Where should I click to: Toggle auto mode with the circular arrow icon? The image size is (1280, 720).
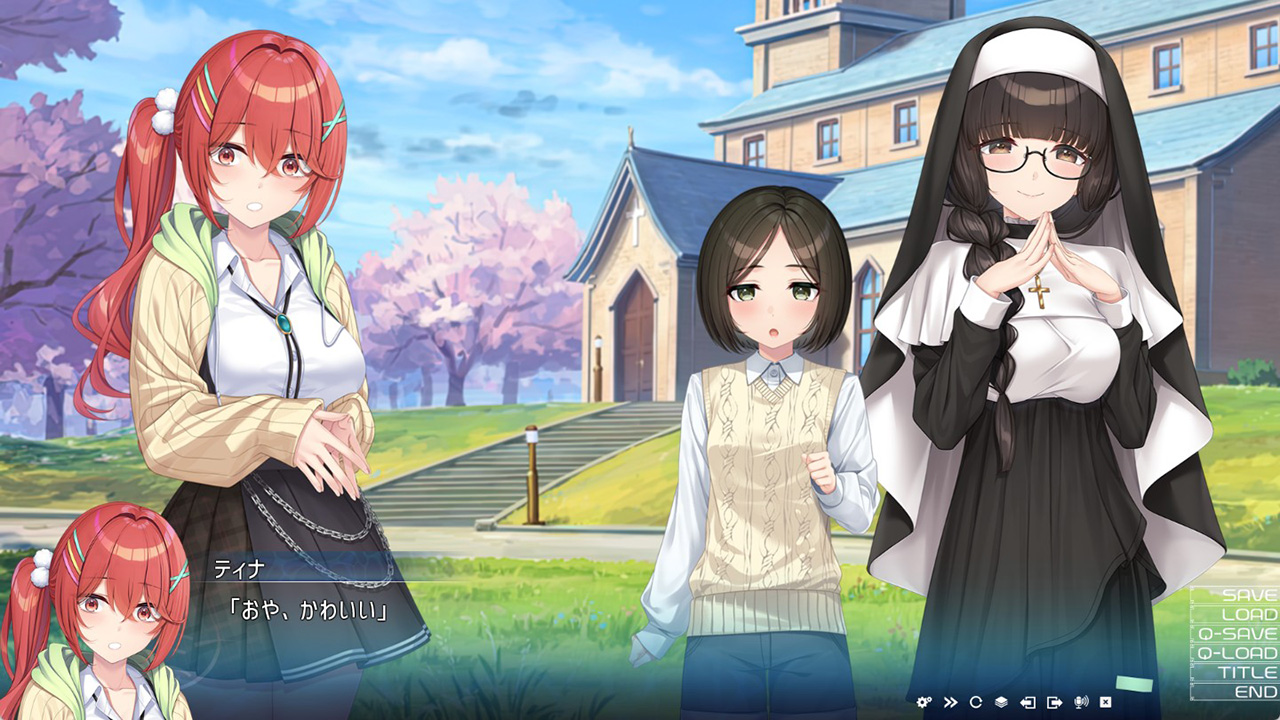coord(976,702)
